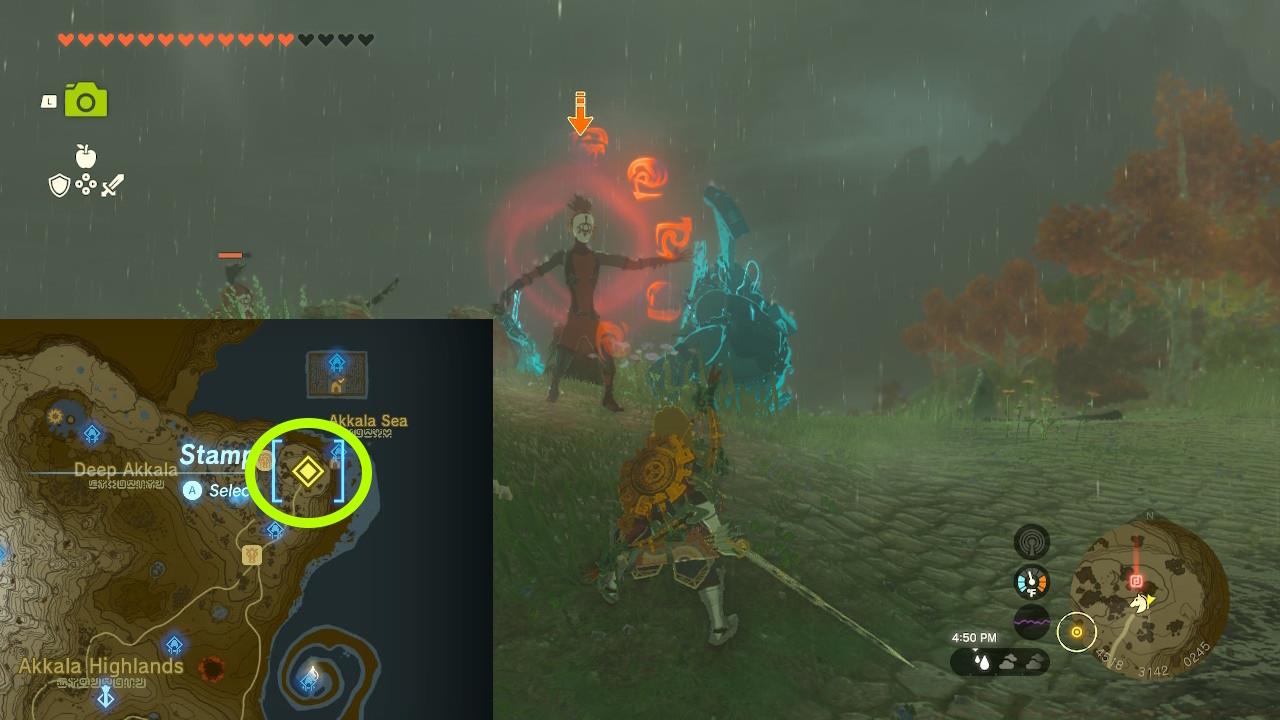
Task: Select the shrine icon near Akkala Sea
Action: [338, 452]
